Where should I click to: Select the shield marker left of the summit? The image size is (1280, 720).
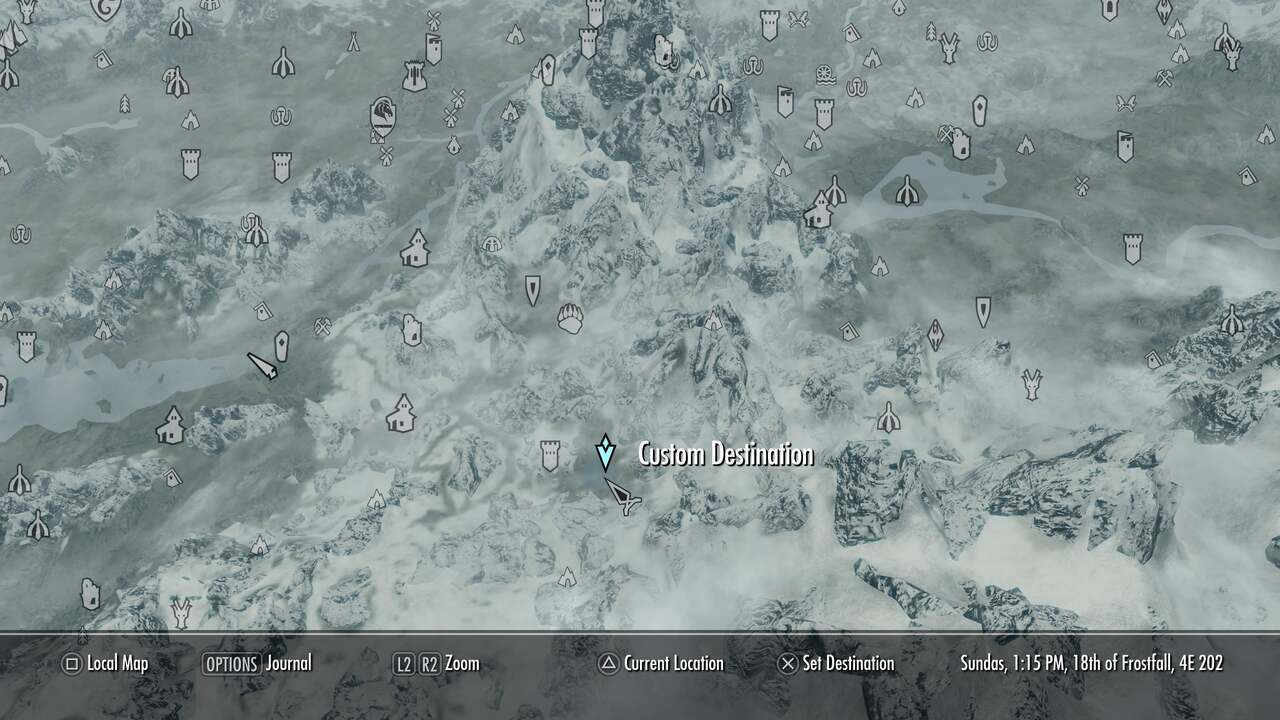tap(532, 290)
